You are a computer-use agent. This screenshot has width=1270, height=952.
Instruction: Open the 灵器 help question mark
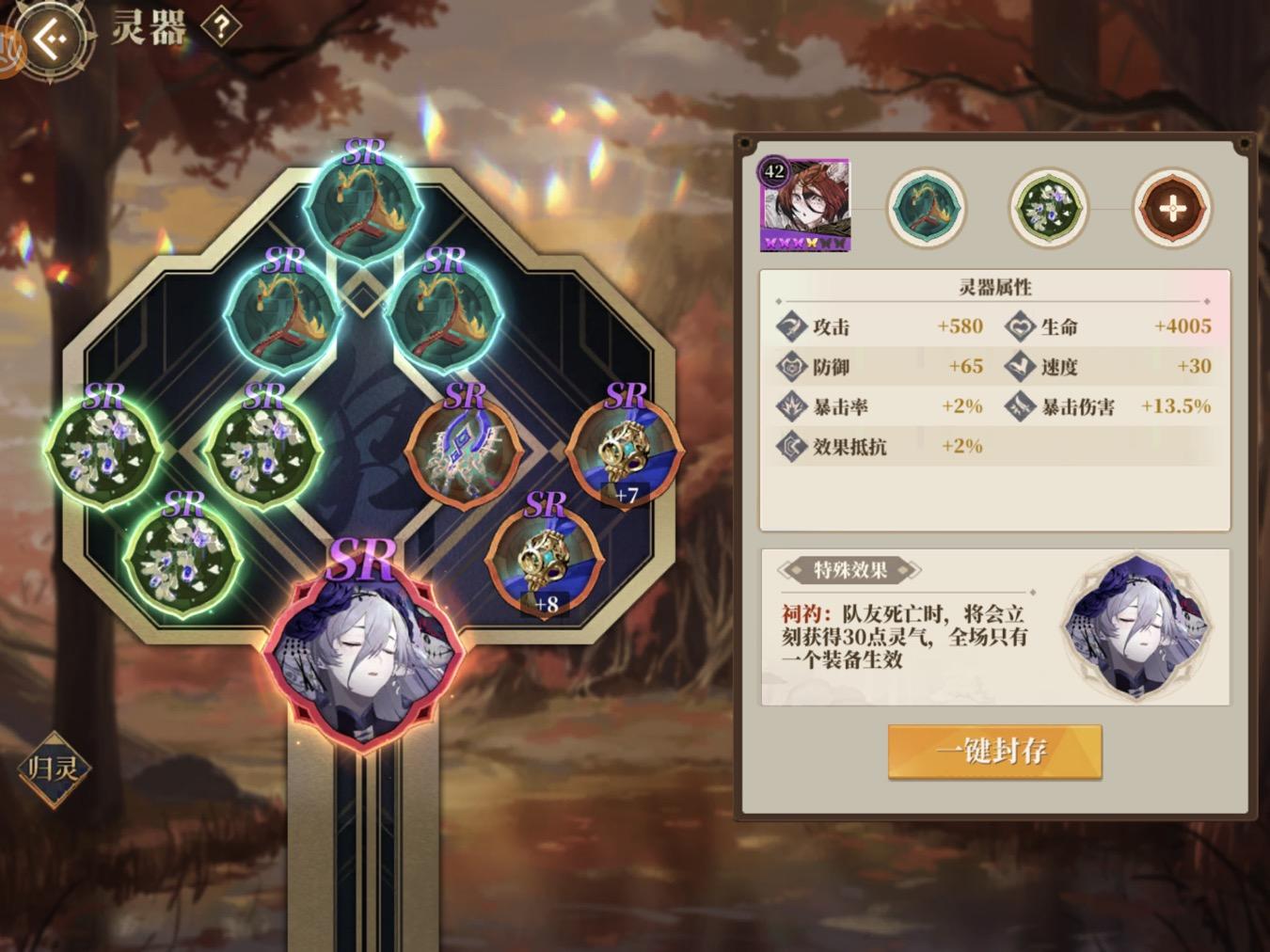218,28
